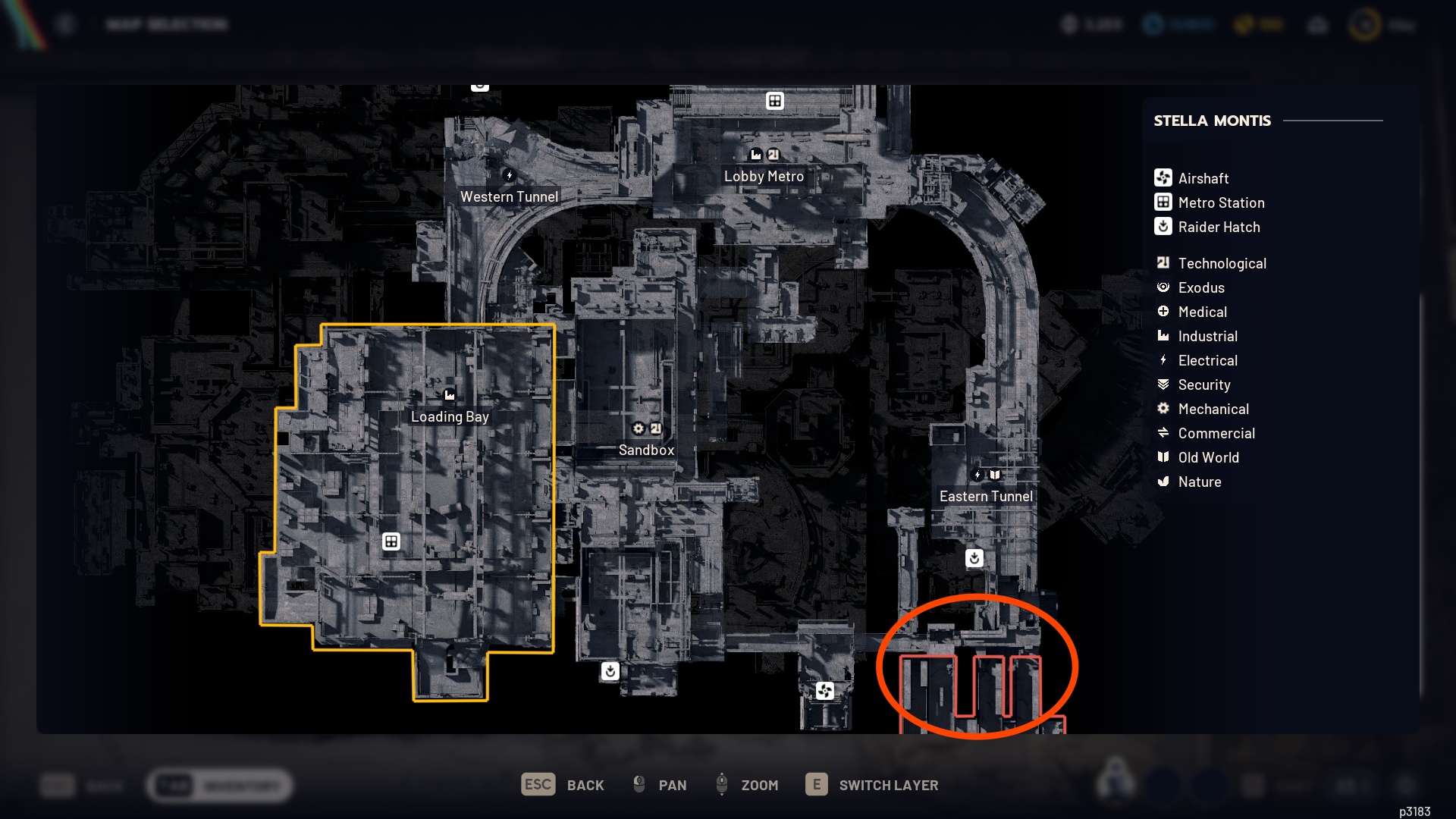Select the Industrial icon inside Loading Bay

[x=450, y=394]
